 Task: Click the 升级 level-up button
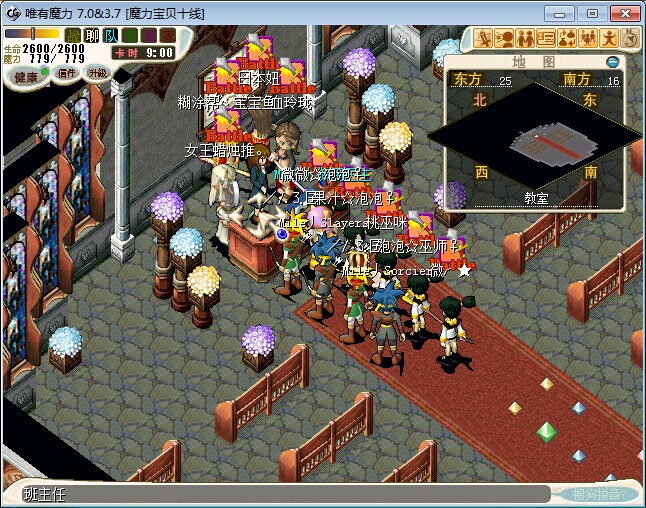tap(97, 73)
